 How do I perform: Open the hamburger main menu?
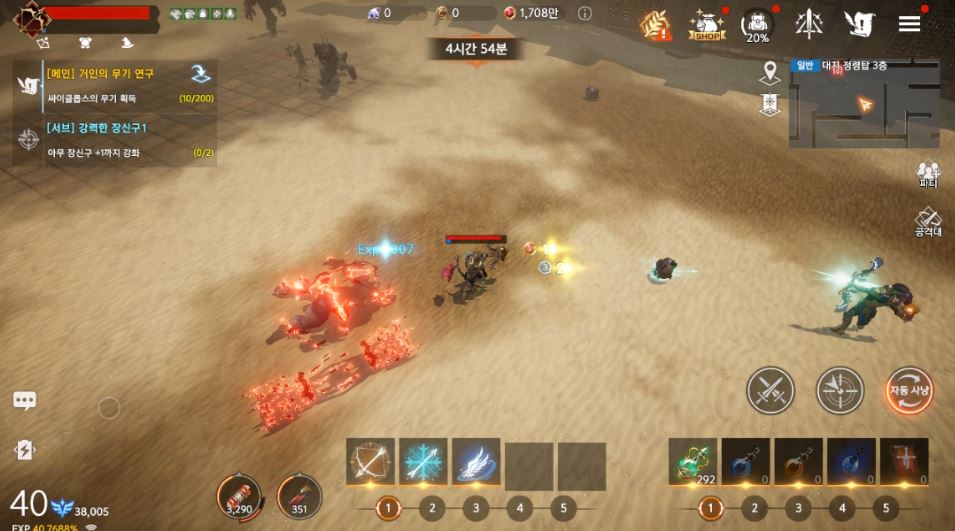tap(909, 24)
